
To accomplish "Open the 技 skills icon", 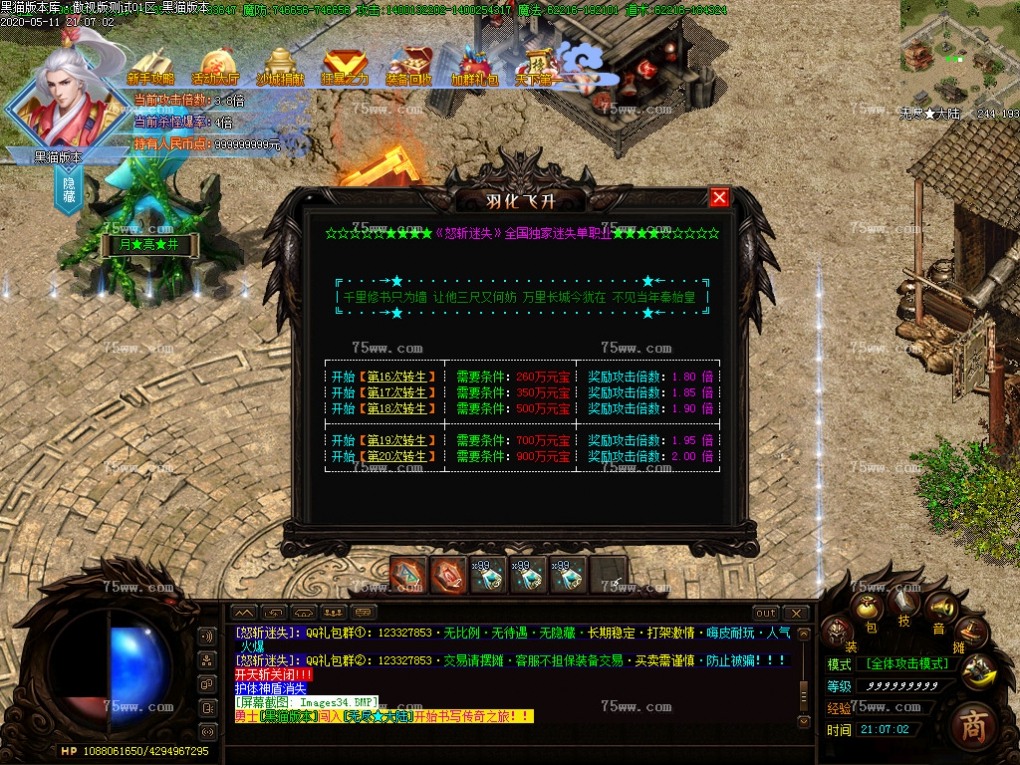I will (x=904, y=603).
